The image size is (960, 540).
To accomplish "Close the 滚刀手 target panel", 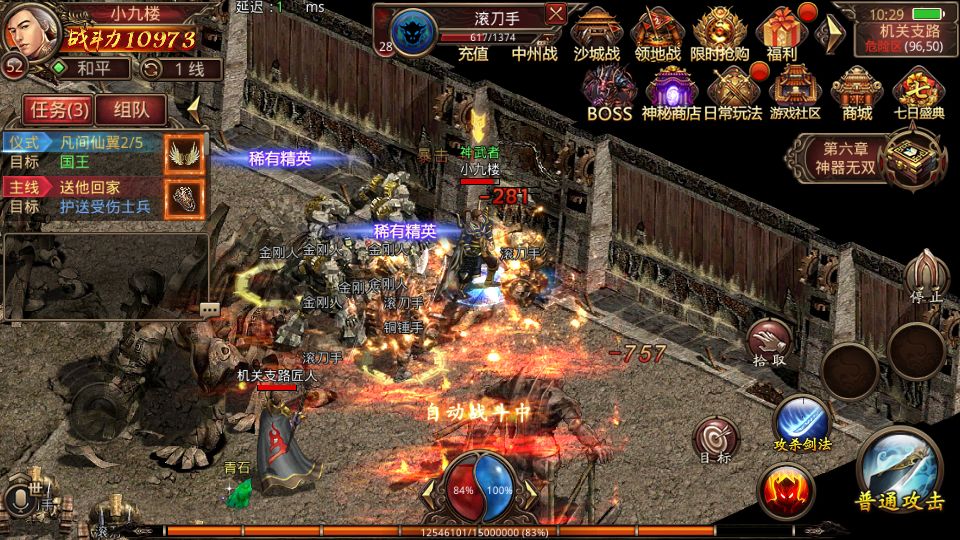I will coord(556,13).
